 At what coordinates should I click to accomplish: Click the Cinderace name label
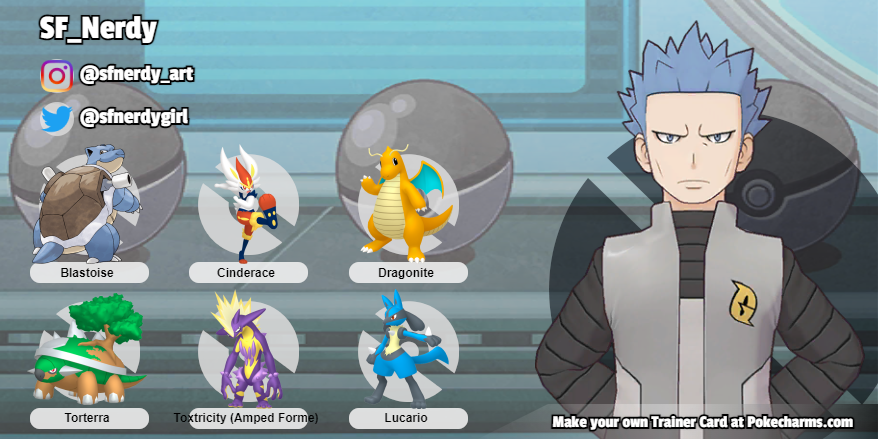(247, 273)
